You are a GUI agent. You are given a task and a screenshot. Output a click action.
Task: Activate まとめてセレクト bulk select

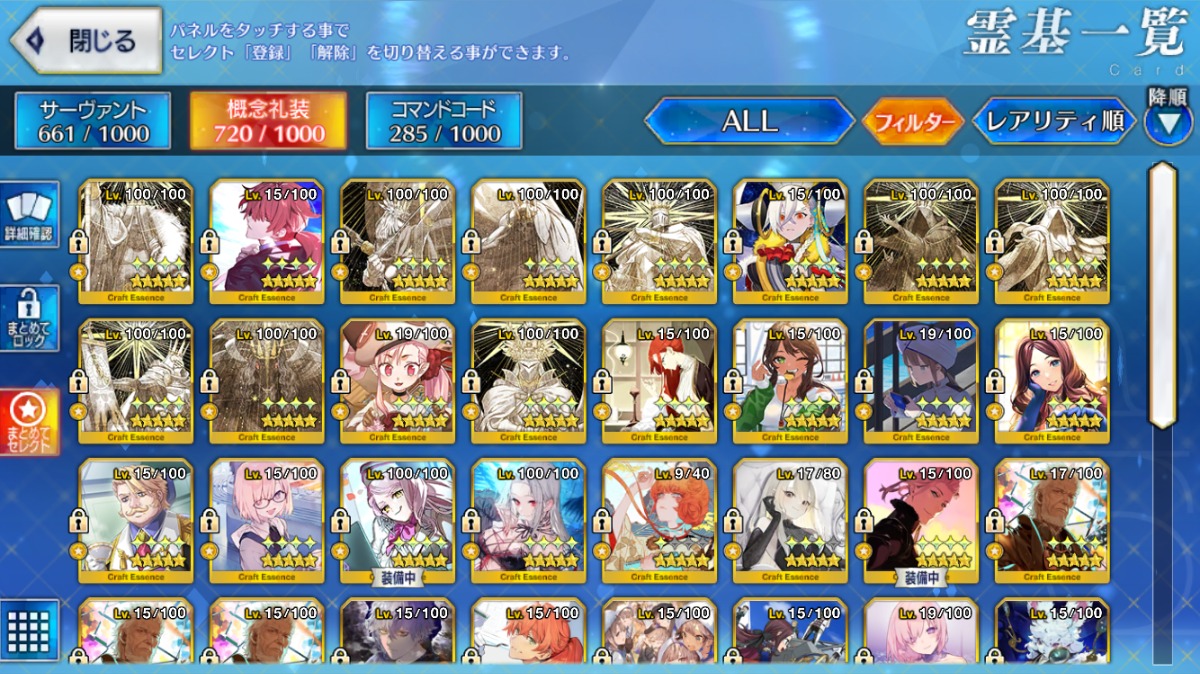click(30, 422)
